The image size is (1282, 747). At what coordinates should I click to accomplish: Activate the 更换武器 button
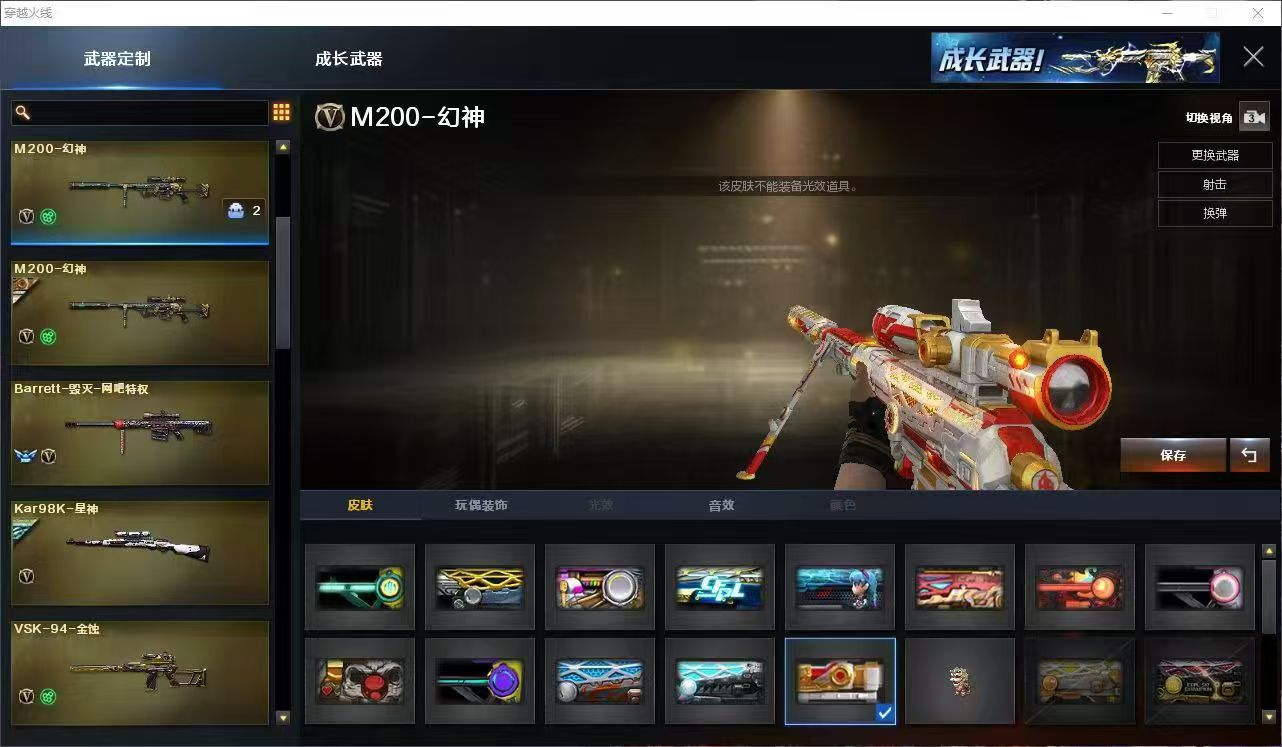click(x=1215, y=156)
